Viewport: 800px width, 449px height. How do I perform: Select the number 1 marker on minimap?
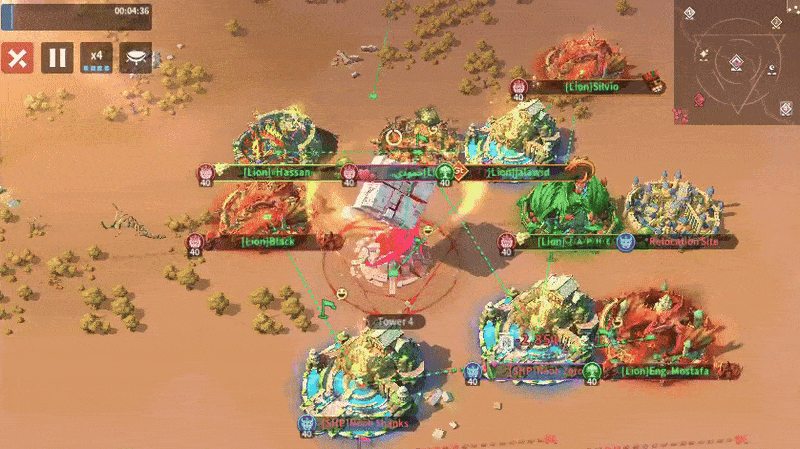pos(689,14)
